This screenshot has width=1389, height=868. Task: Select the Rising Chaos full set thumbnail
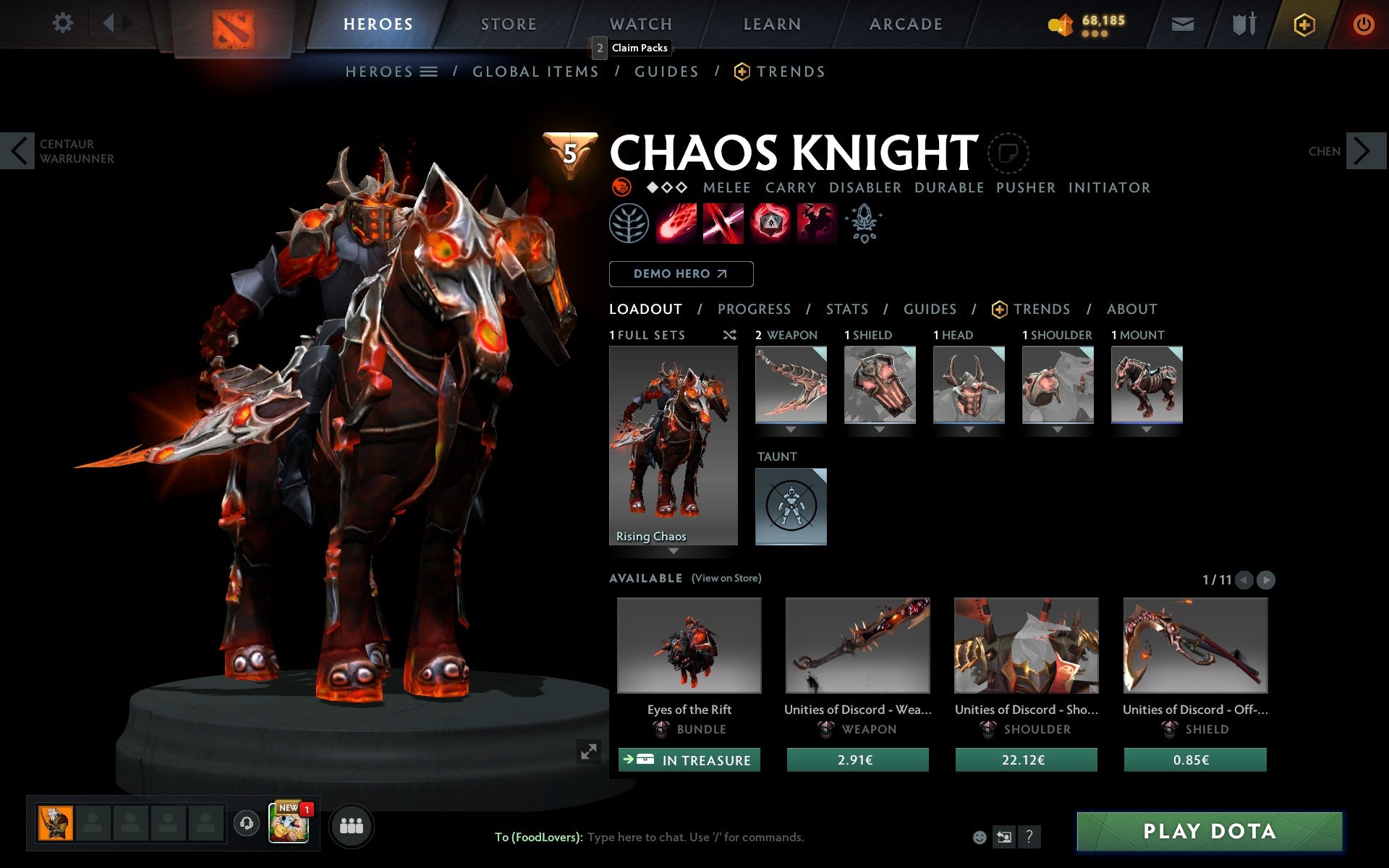pos(674,446)
